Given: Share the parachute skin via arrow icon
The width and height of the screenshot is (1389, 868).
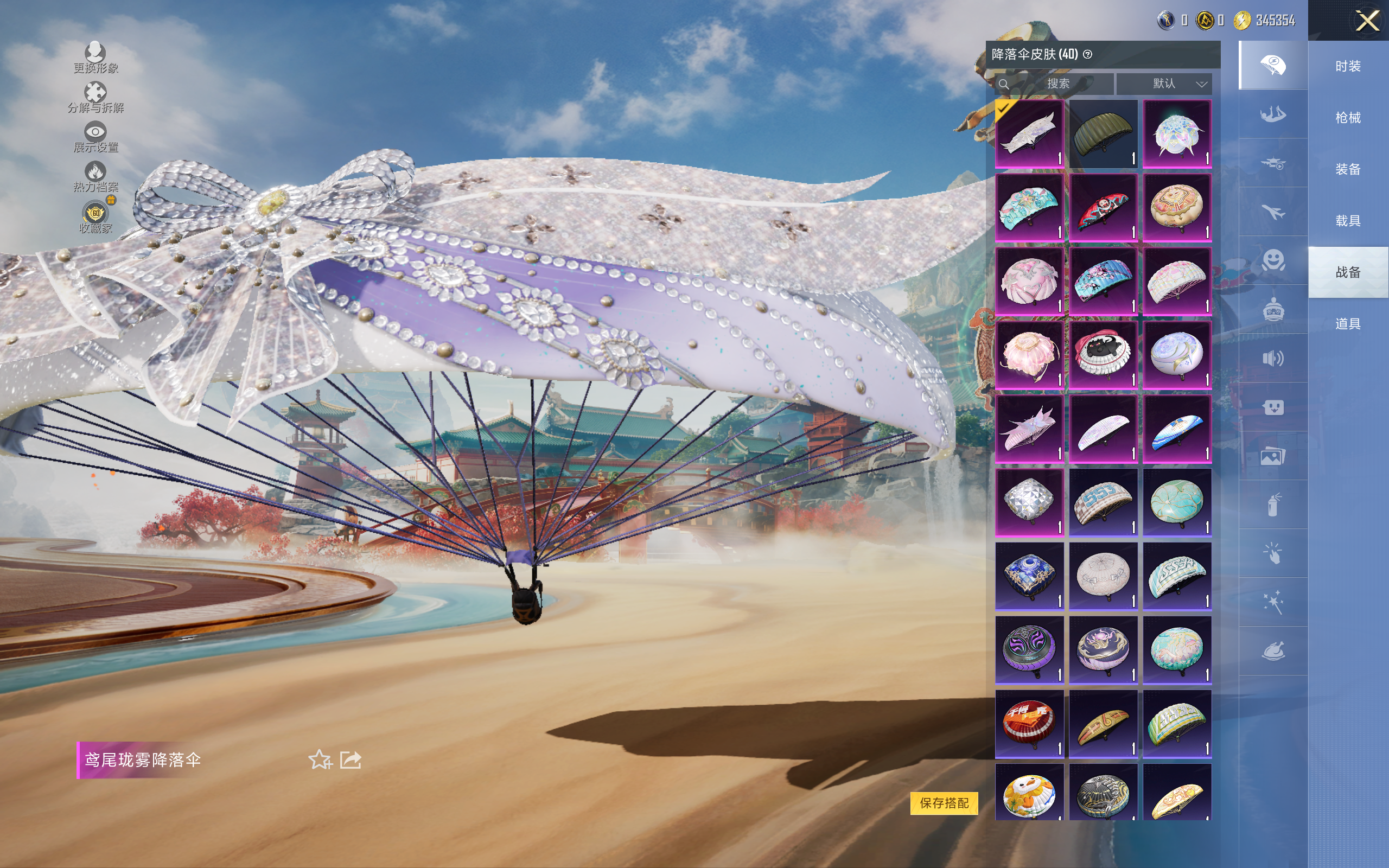Looking at the screenshot, I should point(351,760).
